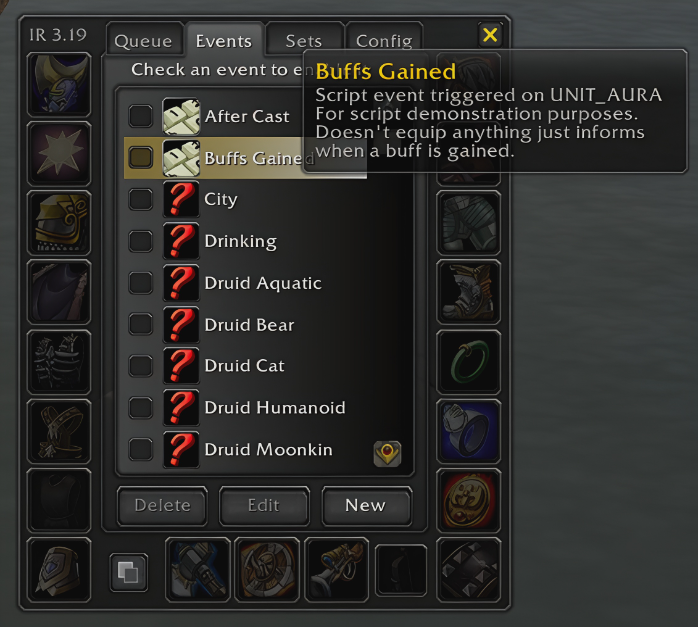Click the Edit event button
This screenshot has height=627, width=698.
click(263, 505)
